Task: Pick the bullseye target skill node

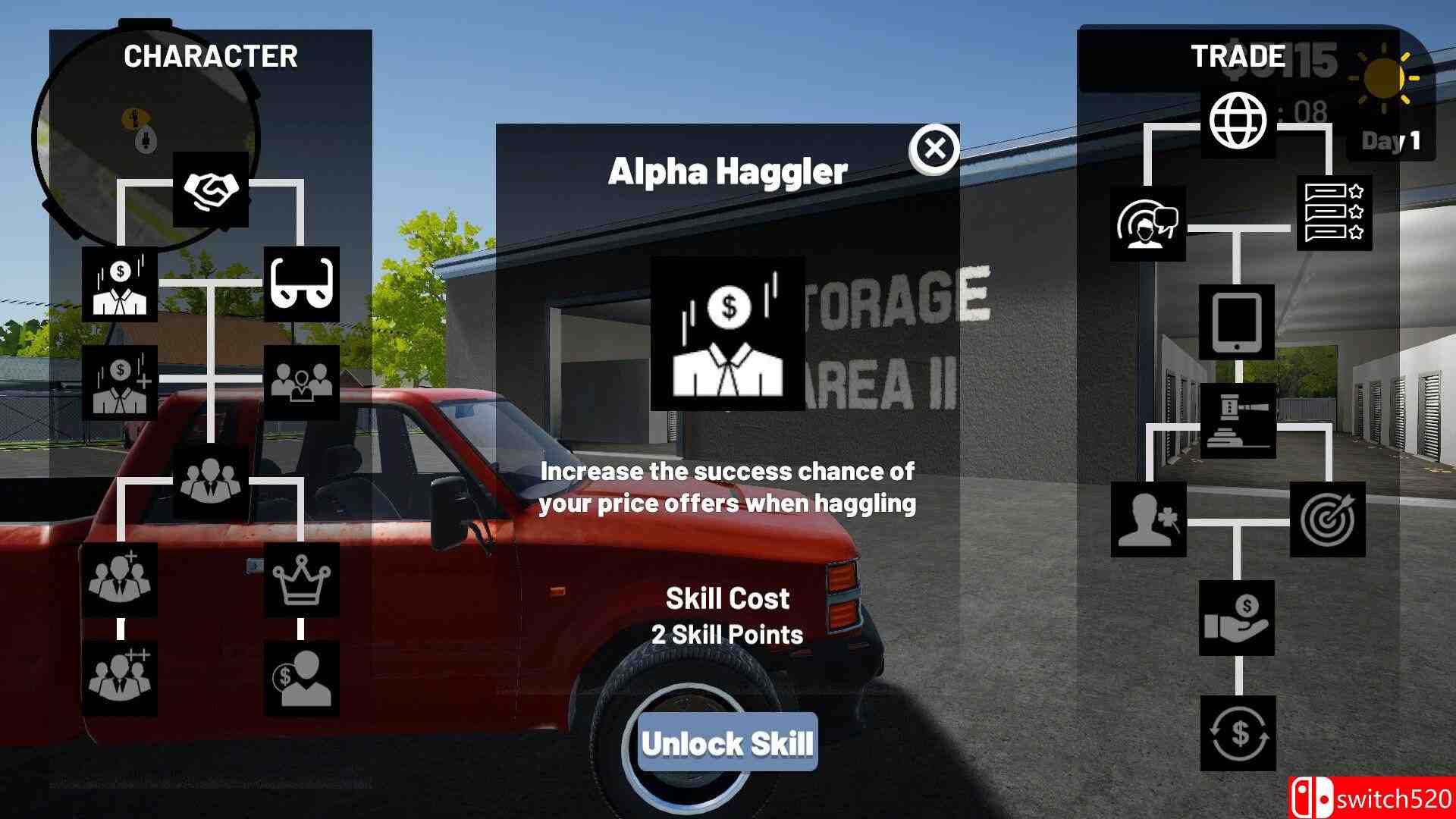Action: [1327, 519]
